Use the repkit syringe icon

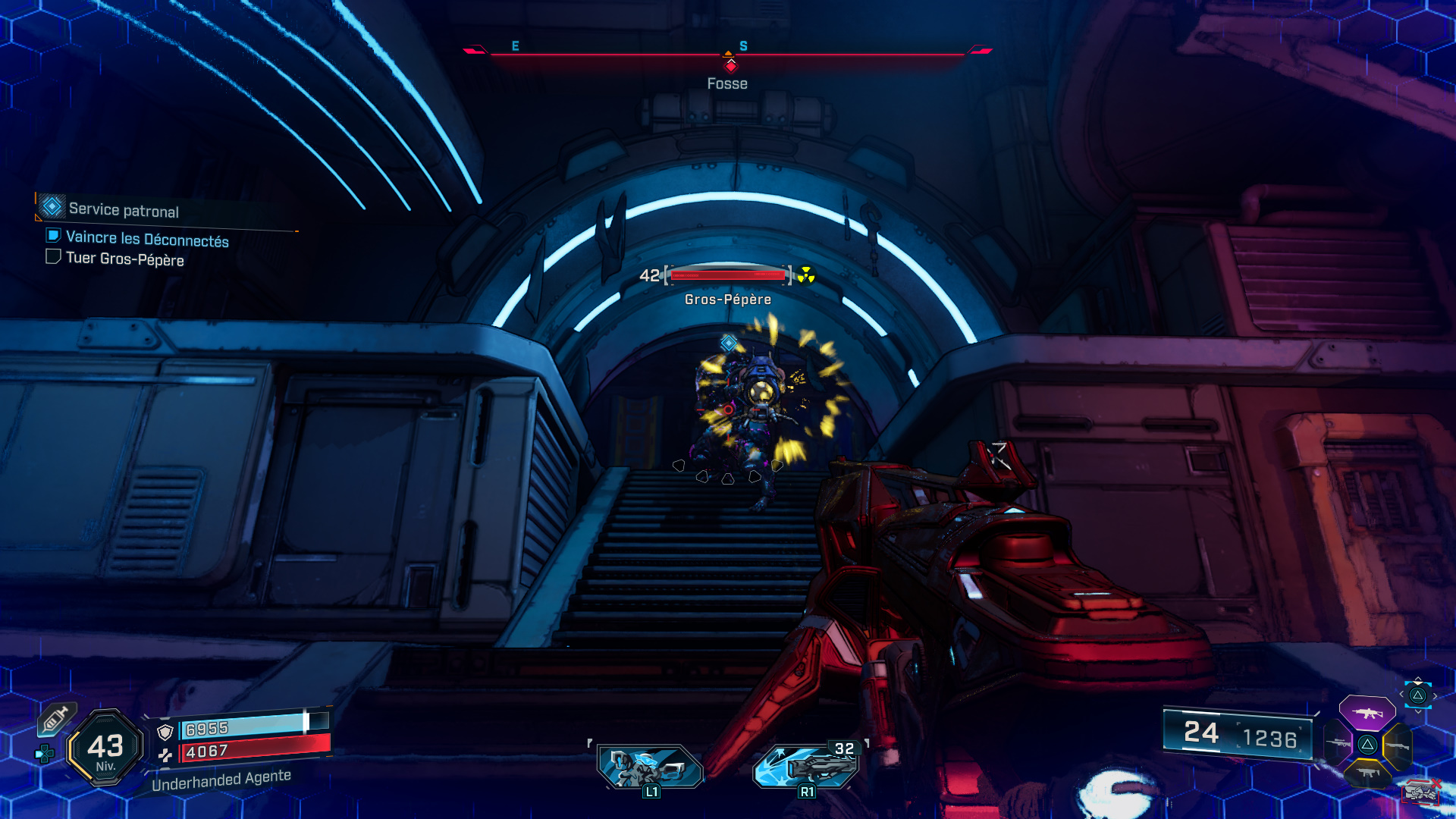(x=56, y=718)
